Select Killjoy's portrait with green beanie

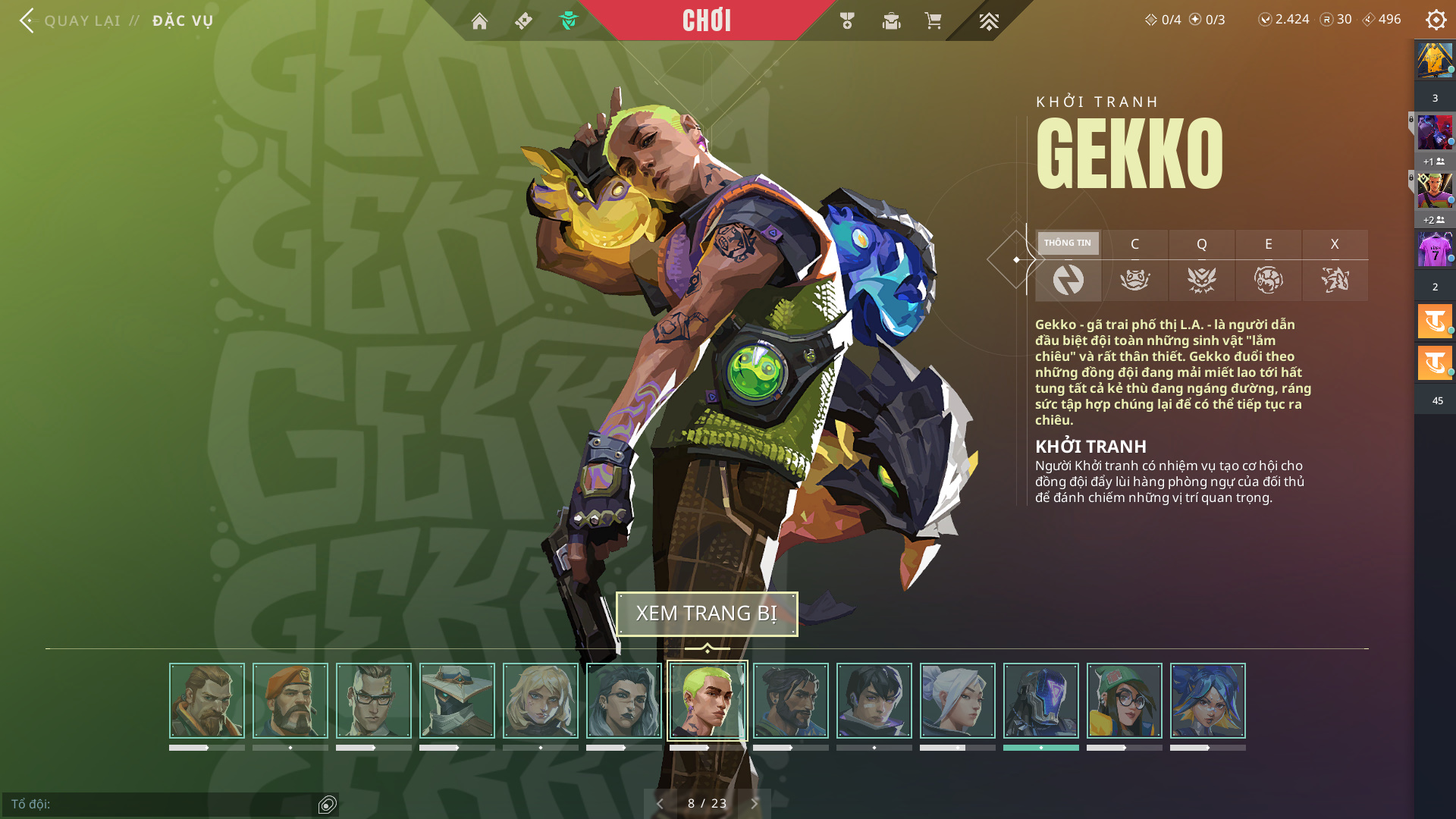[x=1125, y=701]
